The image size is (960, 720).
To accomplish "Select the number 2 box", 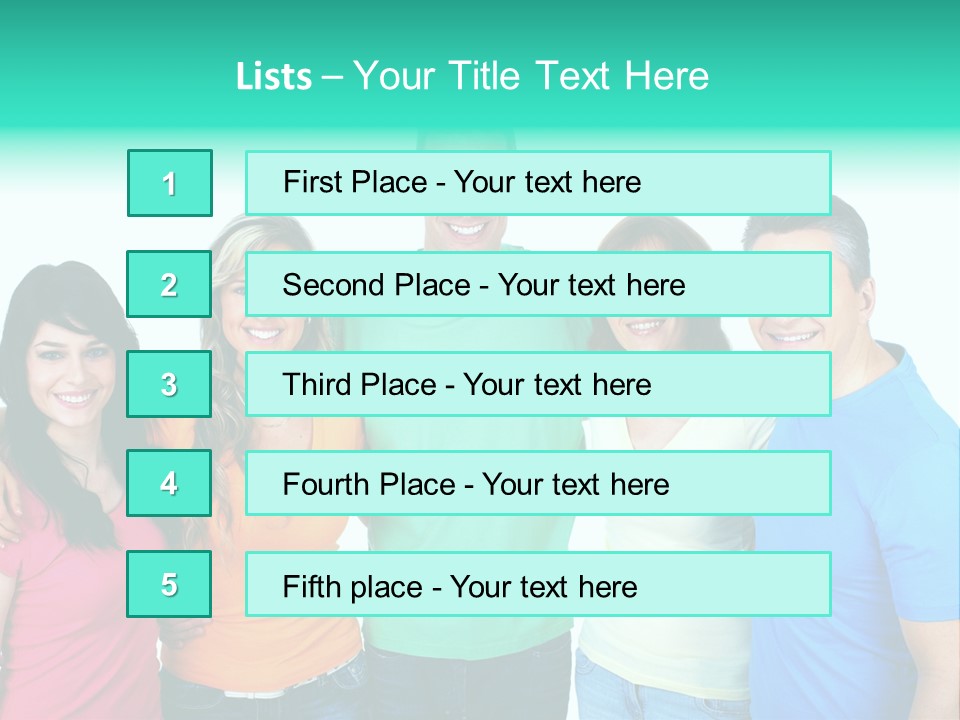I will click(x=169, y=284).
